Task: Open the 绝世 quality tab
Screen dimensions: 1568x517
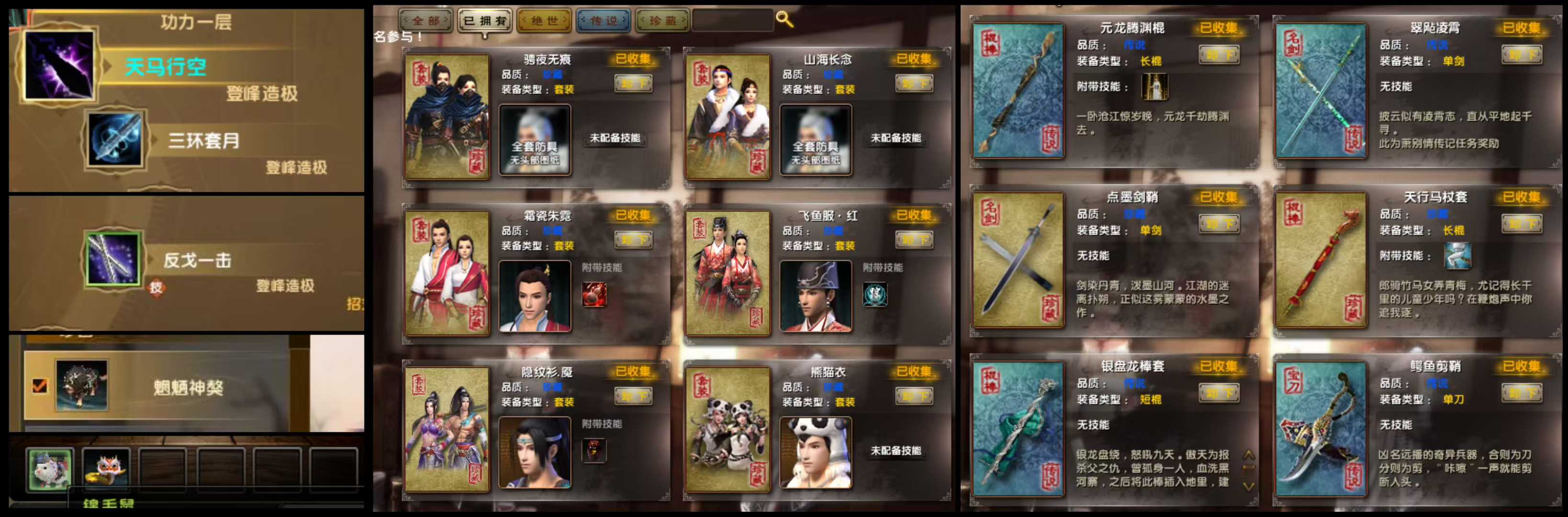Action: (x=544, y=21)
